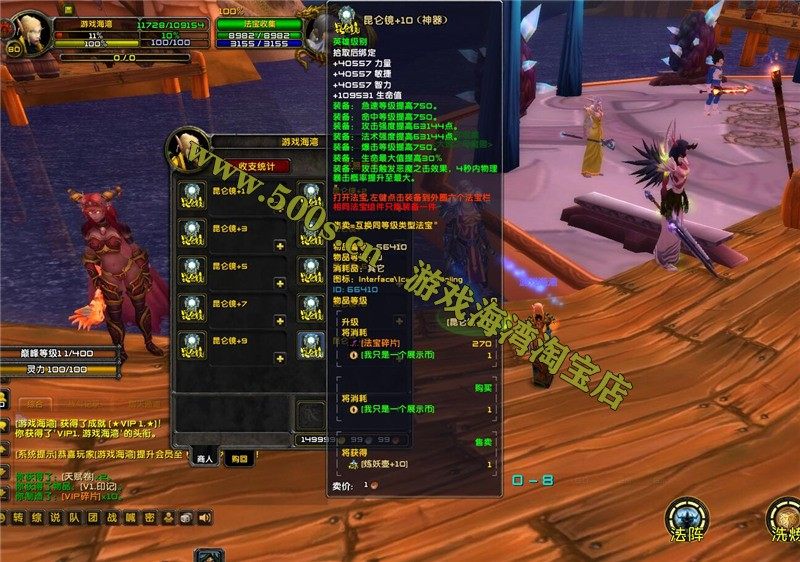Switch to the 商人 merchant tab
The width and height of the screenshot is (800, 562).
(206, 457)
